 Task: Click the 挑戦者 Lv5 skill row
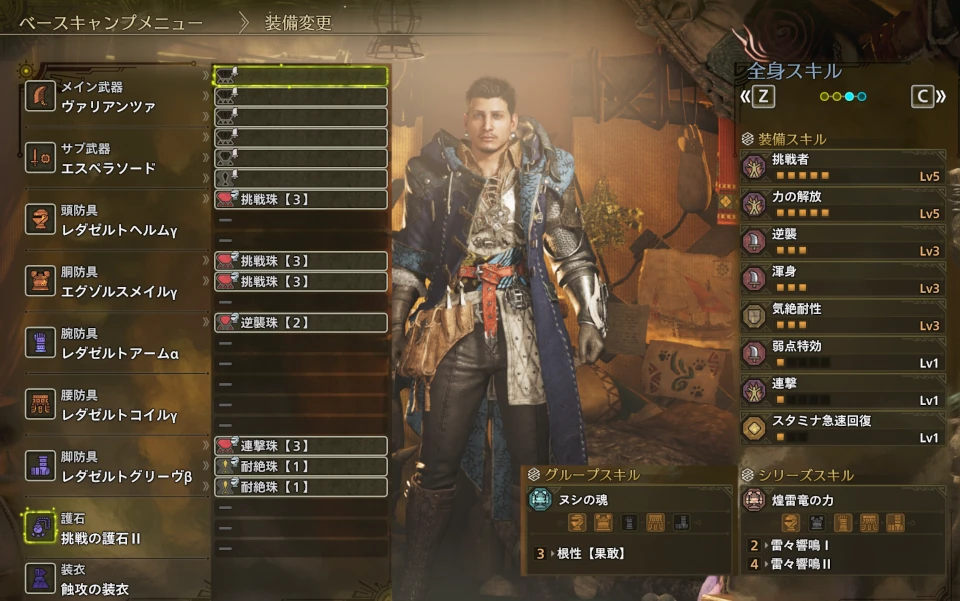[x=843, y=167]
